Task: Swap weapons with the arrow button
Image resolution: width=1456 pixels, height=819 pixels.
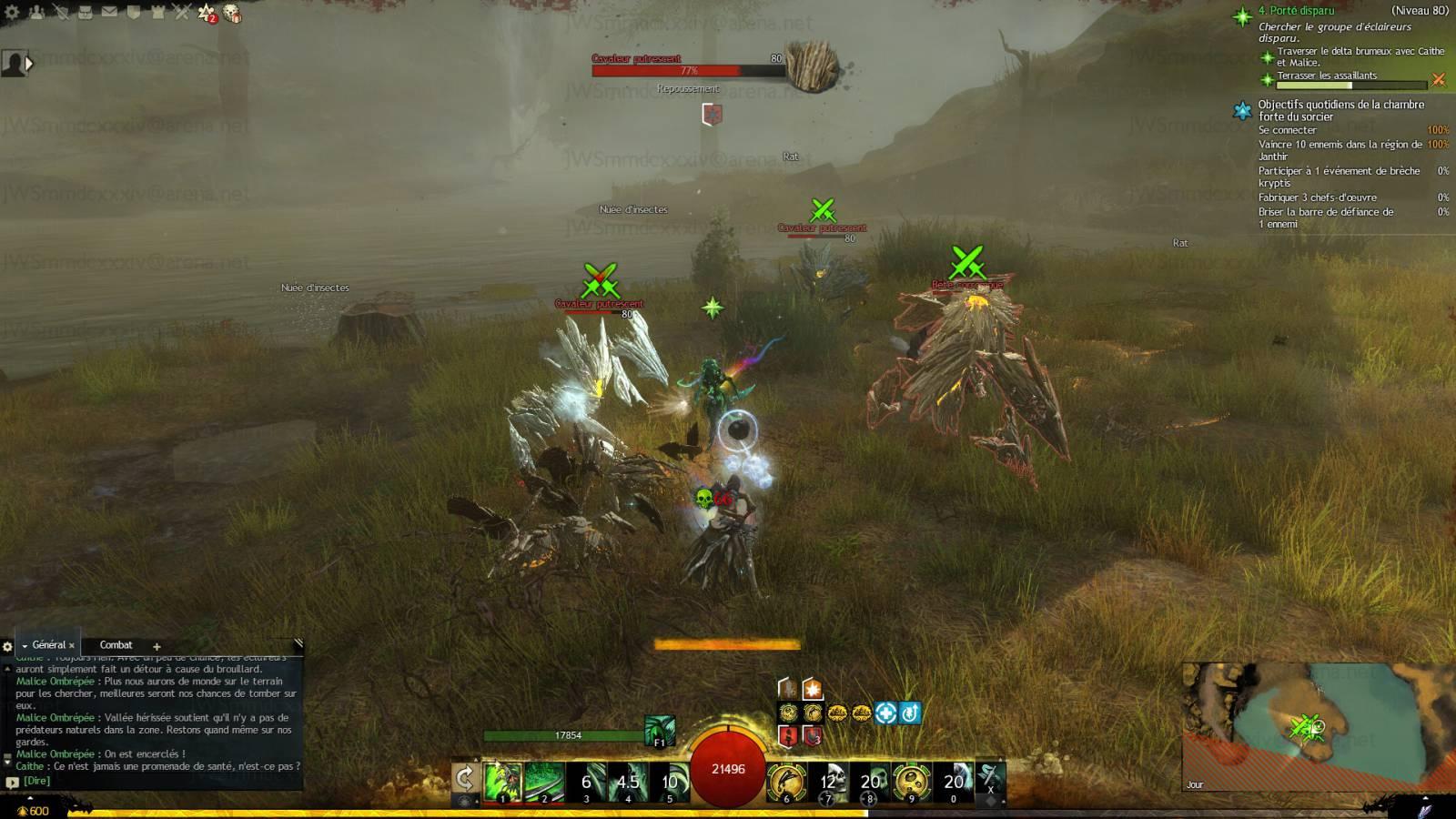Action: click(x=465, y=779)
